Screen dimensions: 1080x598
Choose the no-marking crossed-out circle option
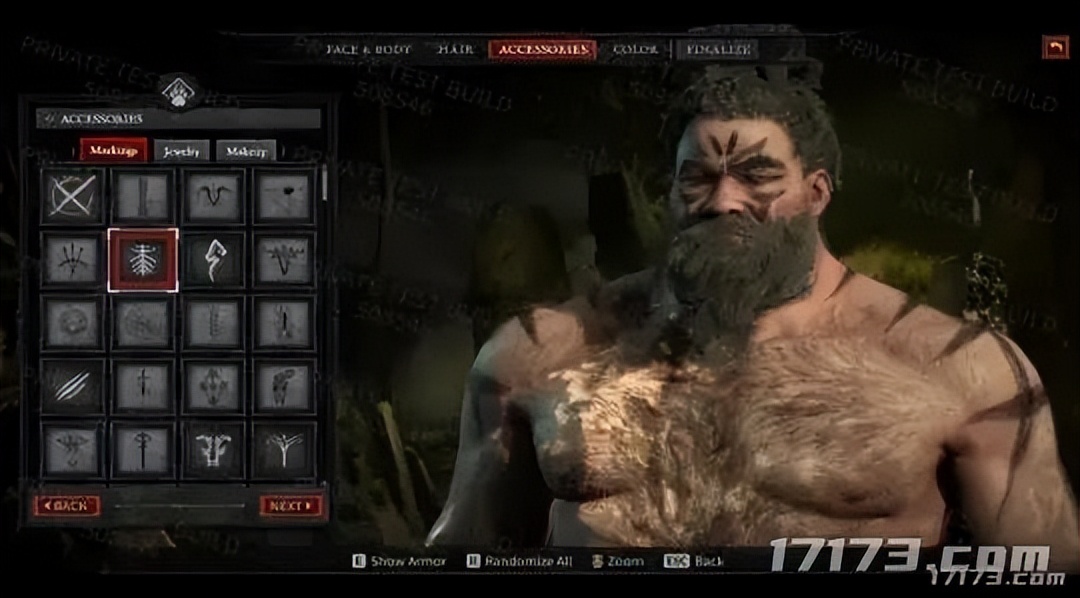(x=72, y=195)
